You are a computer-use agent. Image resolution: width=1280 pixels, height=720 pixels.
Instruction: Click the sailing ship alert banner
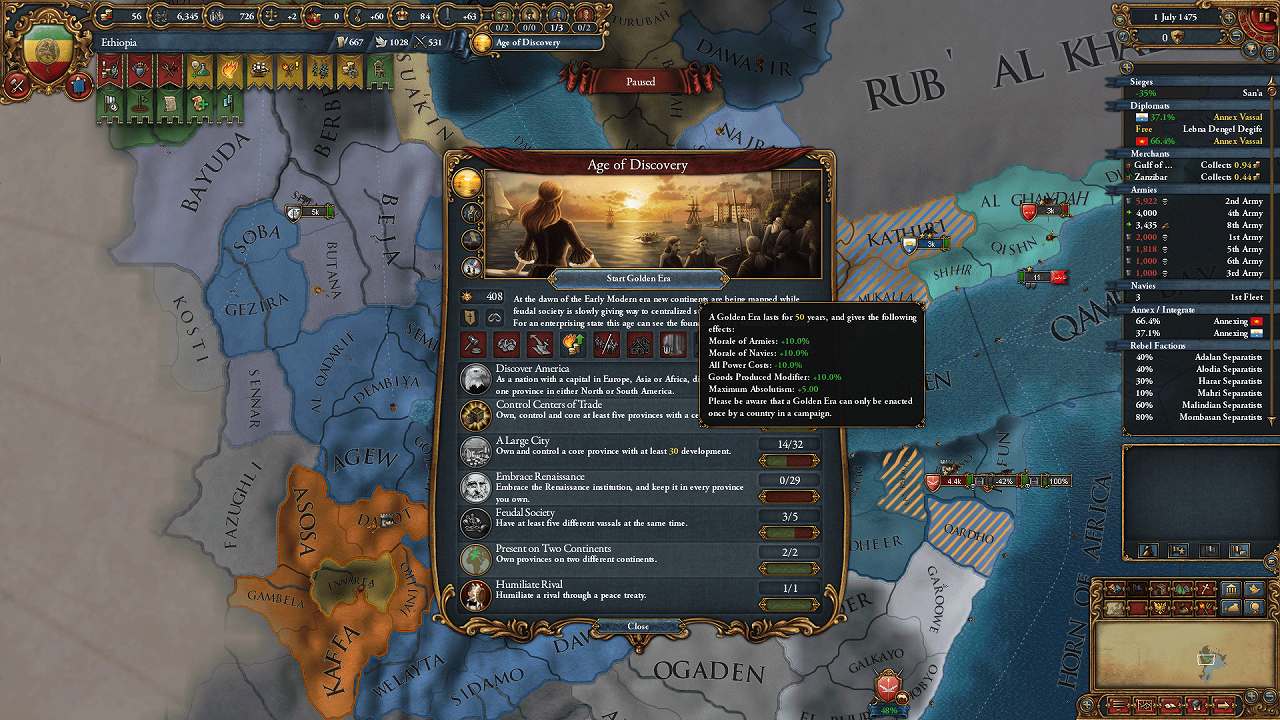coord(259,71)
